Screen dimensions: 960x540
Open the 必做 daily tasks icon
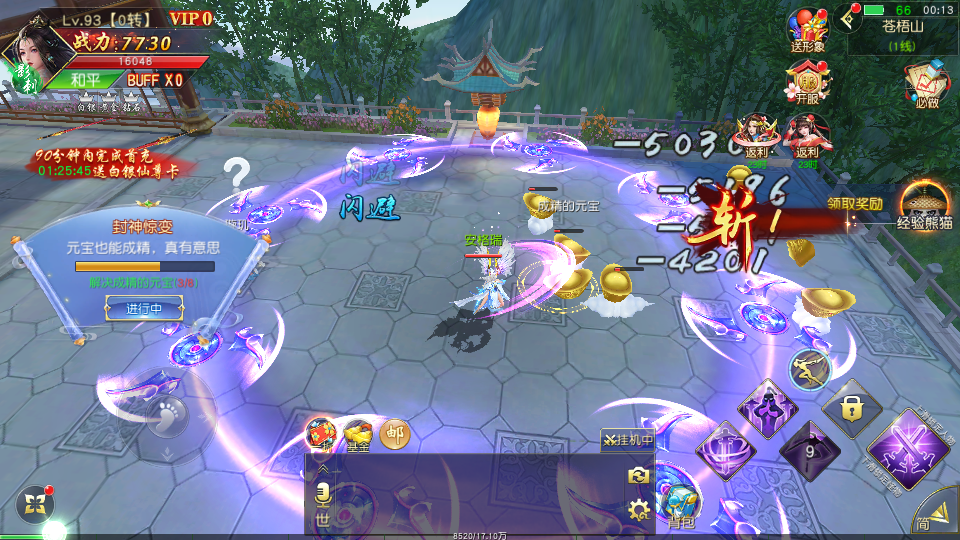point(926,84)
